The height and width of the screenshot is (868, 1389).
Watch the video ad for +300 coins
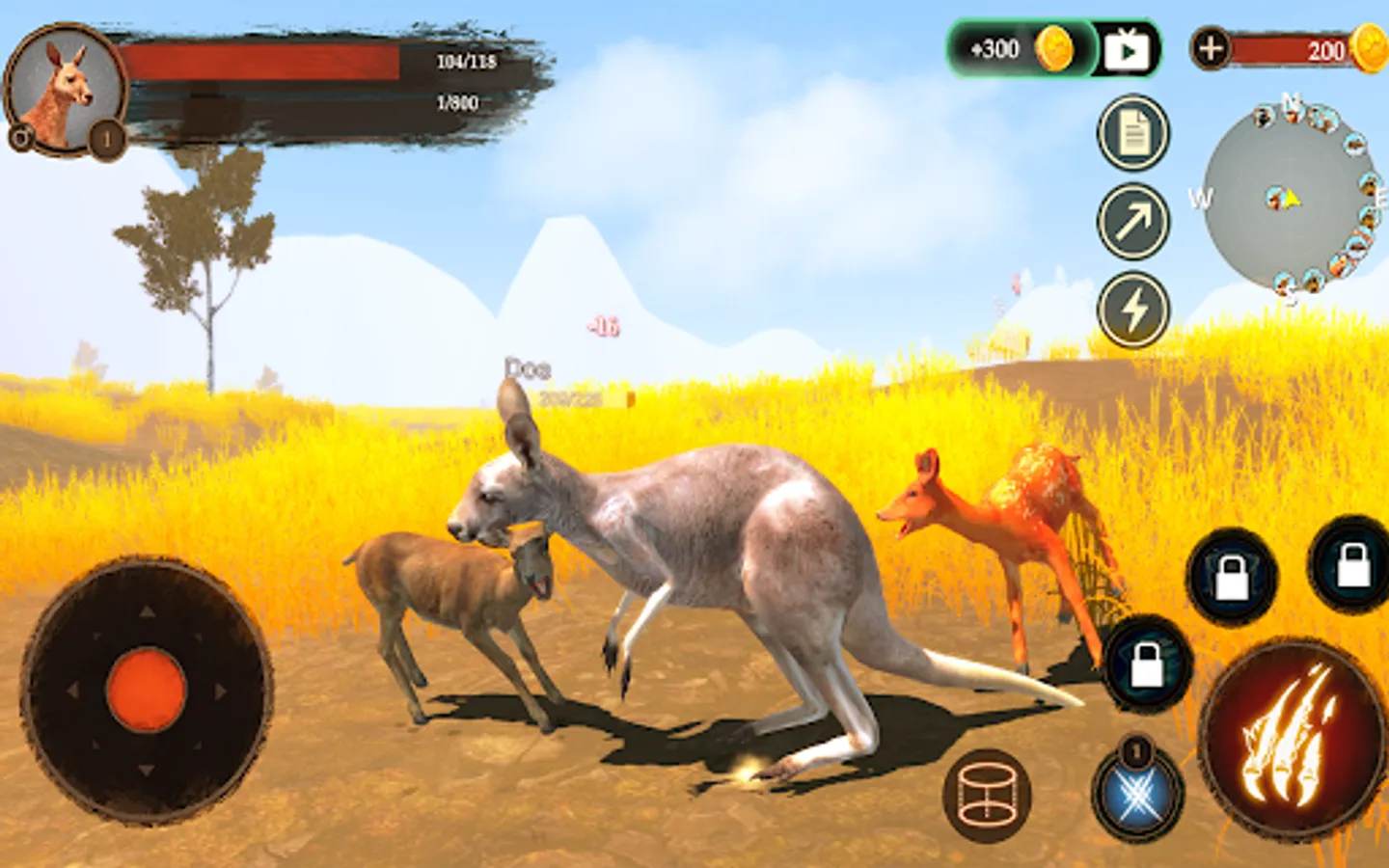coord(1127,49)
